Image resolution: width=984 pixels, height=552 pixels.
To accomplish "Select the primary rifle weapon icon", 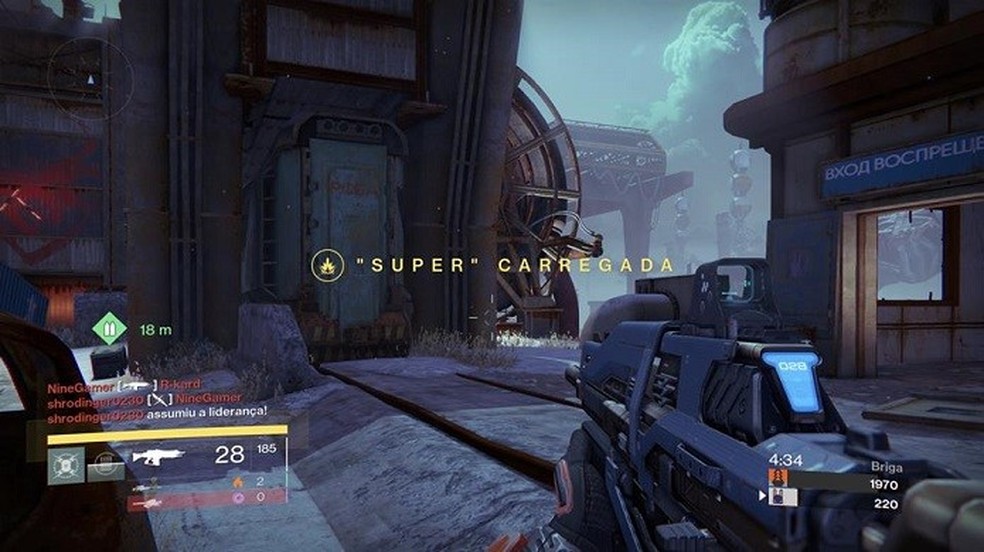I will click(x=157, y=457).
